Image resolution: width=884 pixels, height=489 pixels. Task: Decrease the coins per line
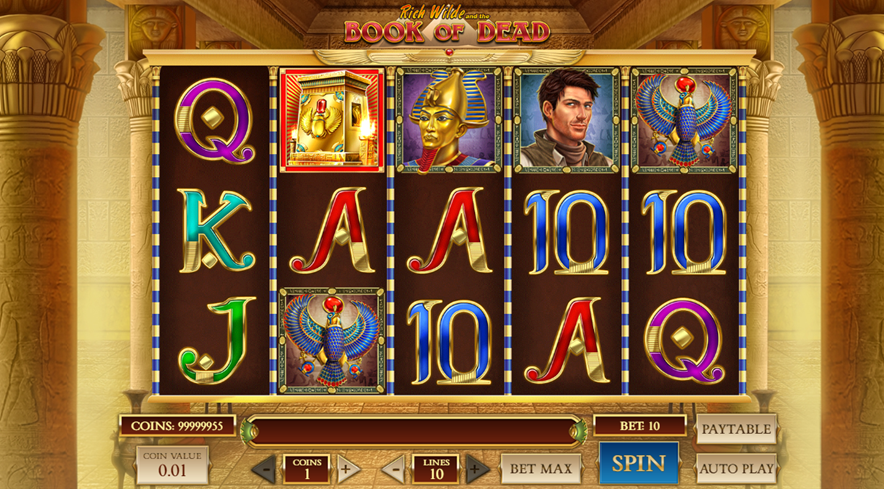(264, 468)
